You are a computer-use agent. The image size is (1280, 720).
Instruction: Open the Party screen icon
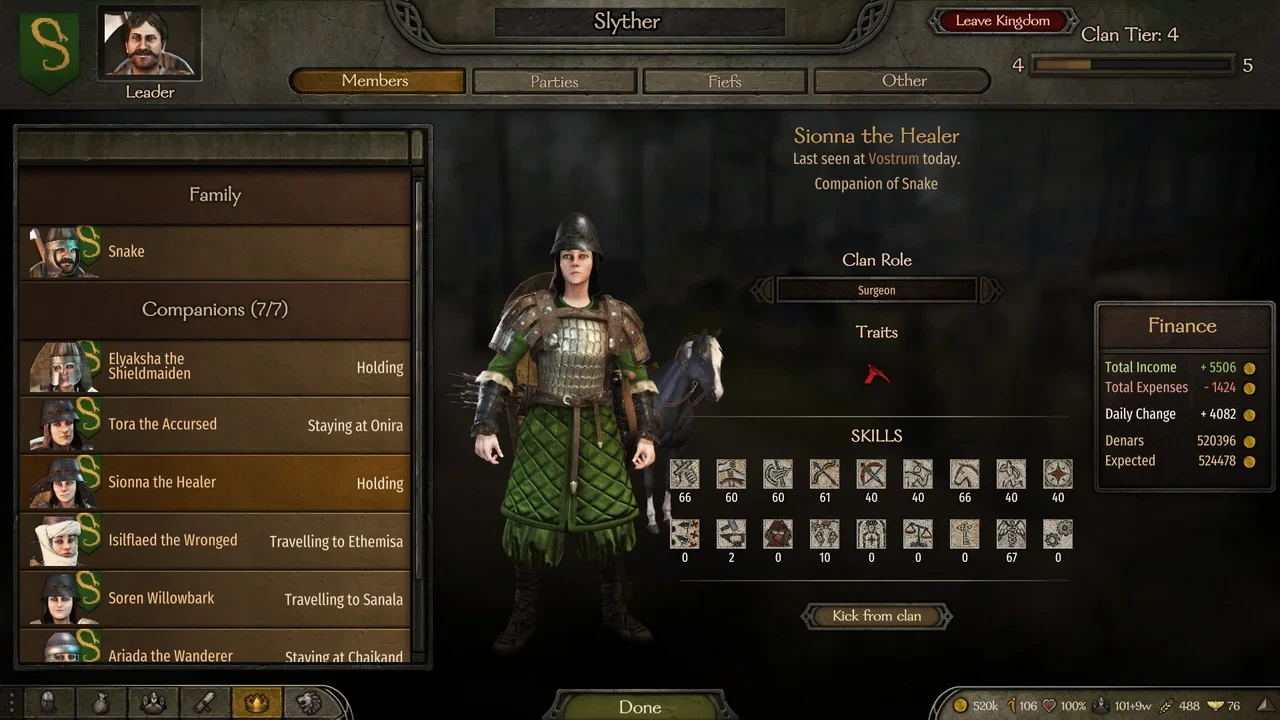[154, 703]
